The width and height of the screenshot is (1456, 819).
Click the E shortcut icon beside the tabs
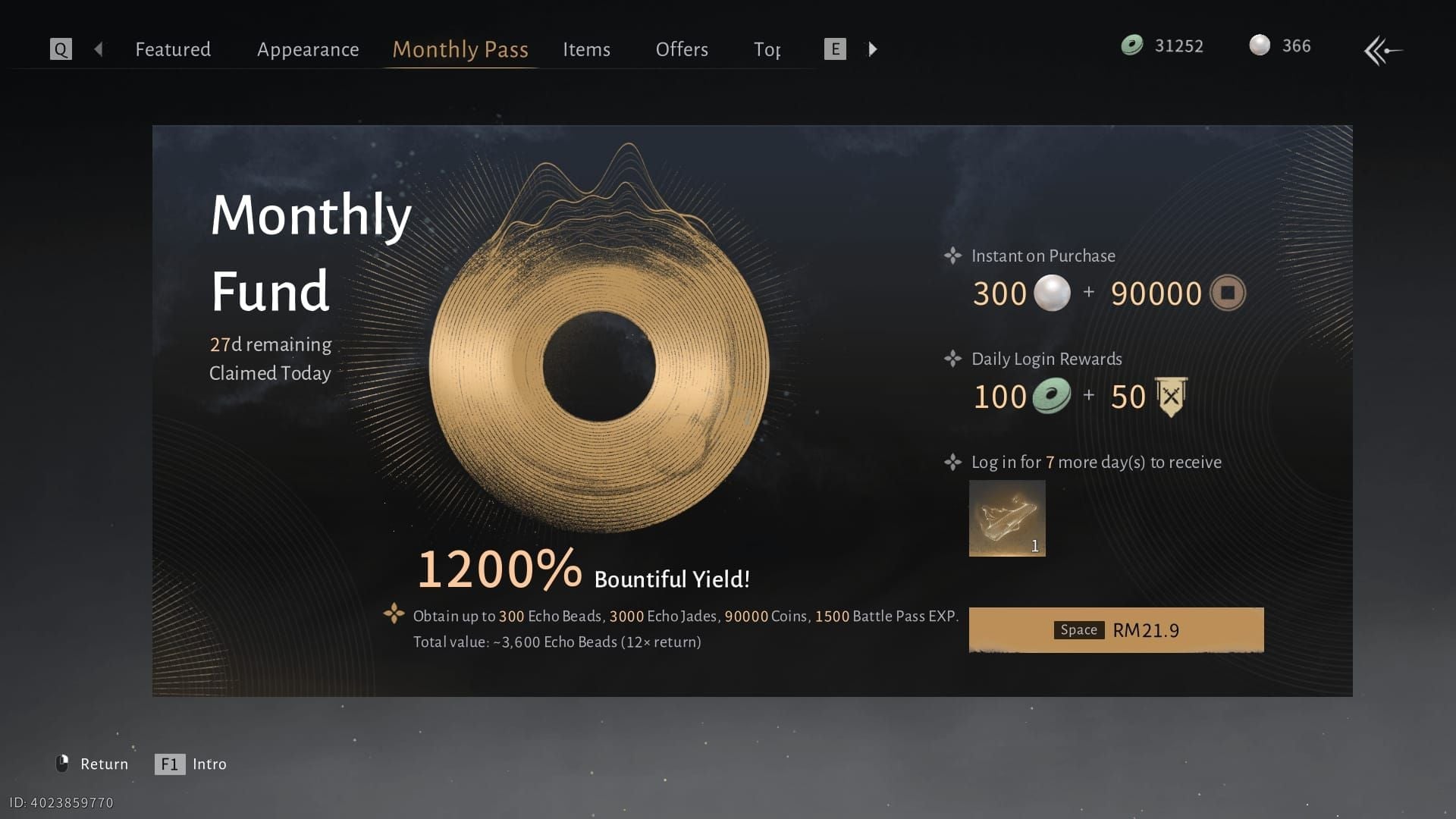[x=834, y=49]
